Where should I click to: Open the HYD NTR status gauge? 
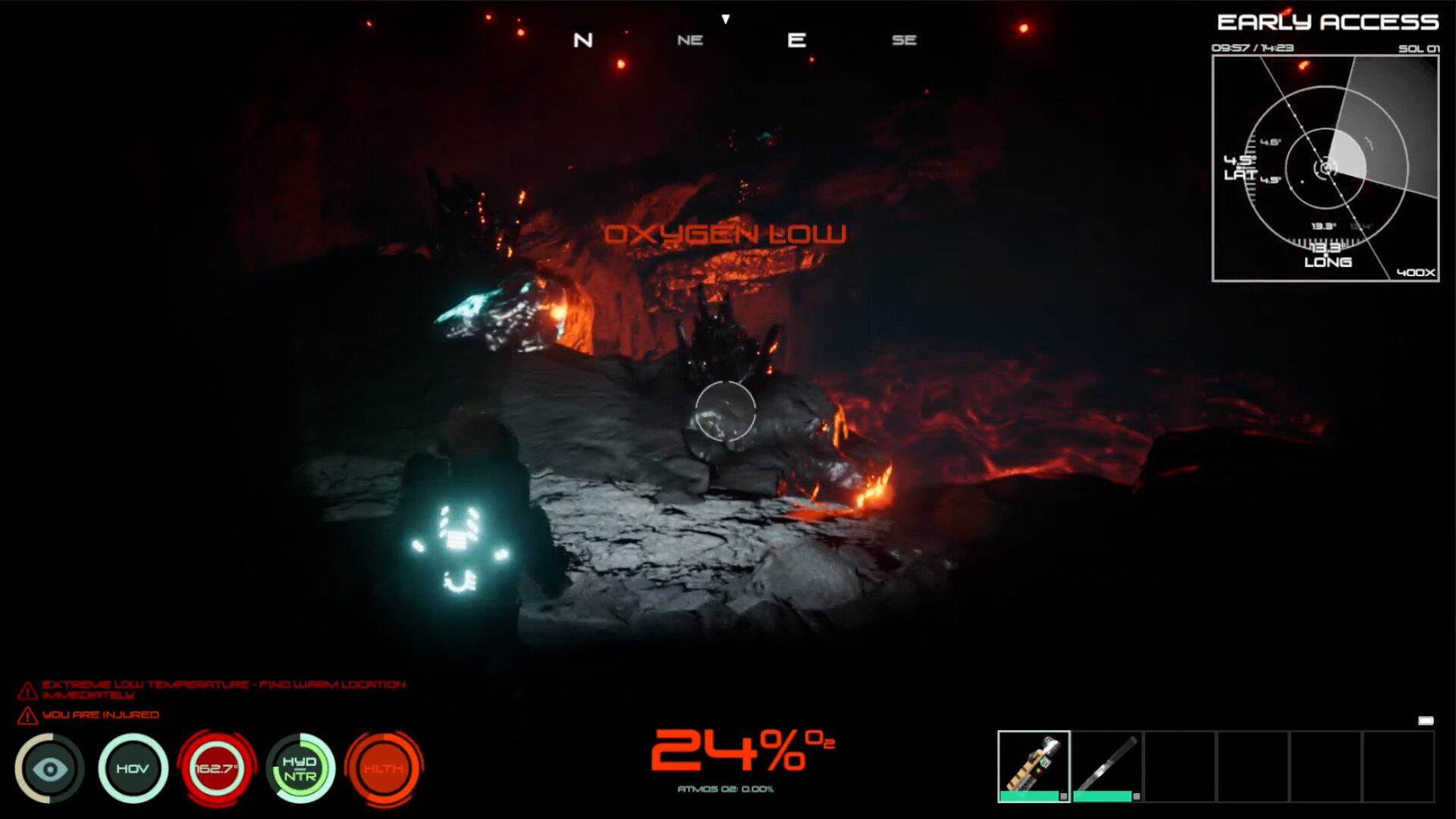[300, 768]
